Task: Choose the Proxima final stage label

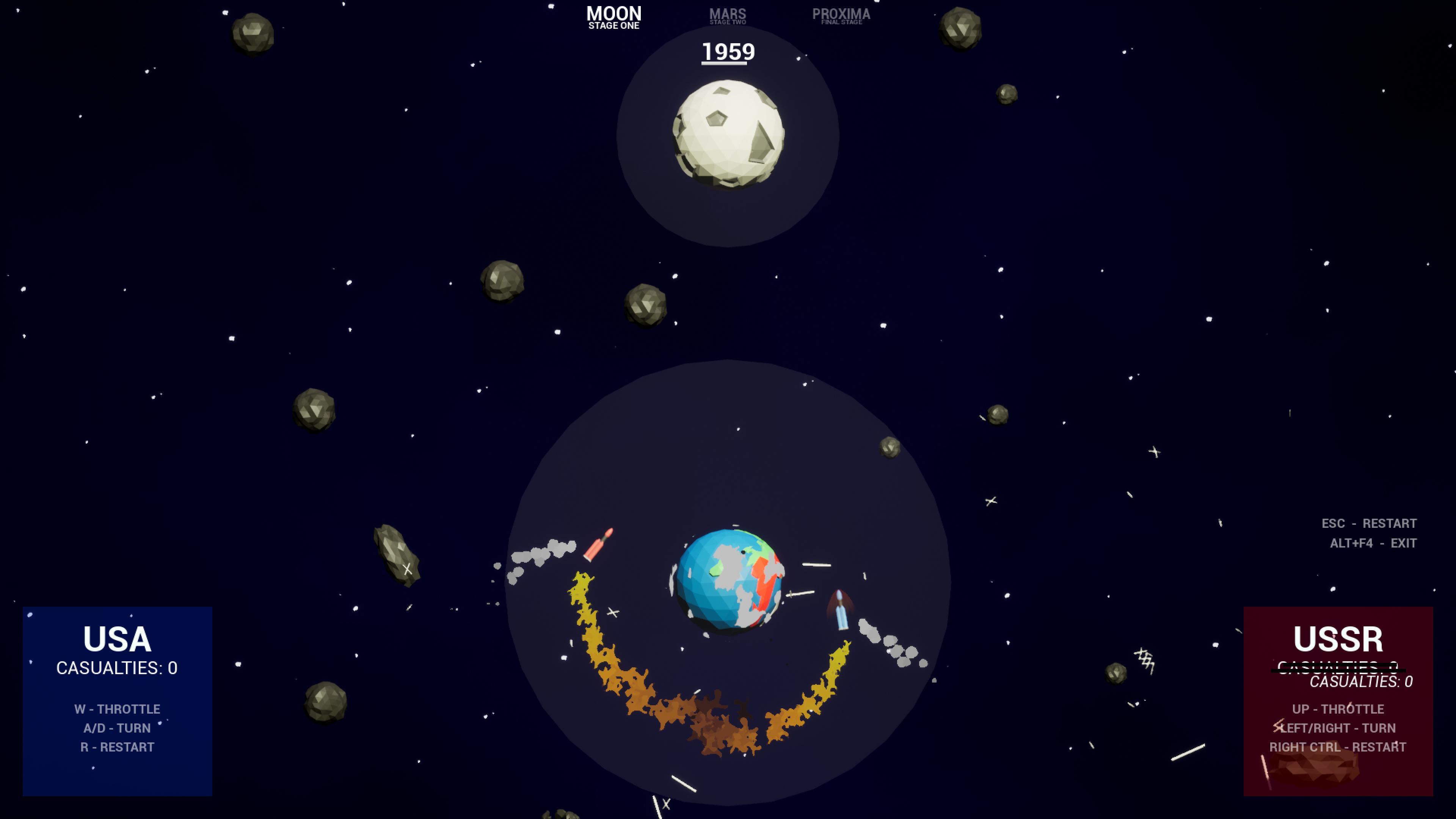Action: pyautogui.click(x=841, y=16)
